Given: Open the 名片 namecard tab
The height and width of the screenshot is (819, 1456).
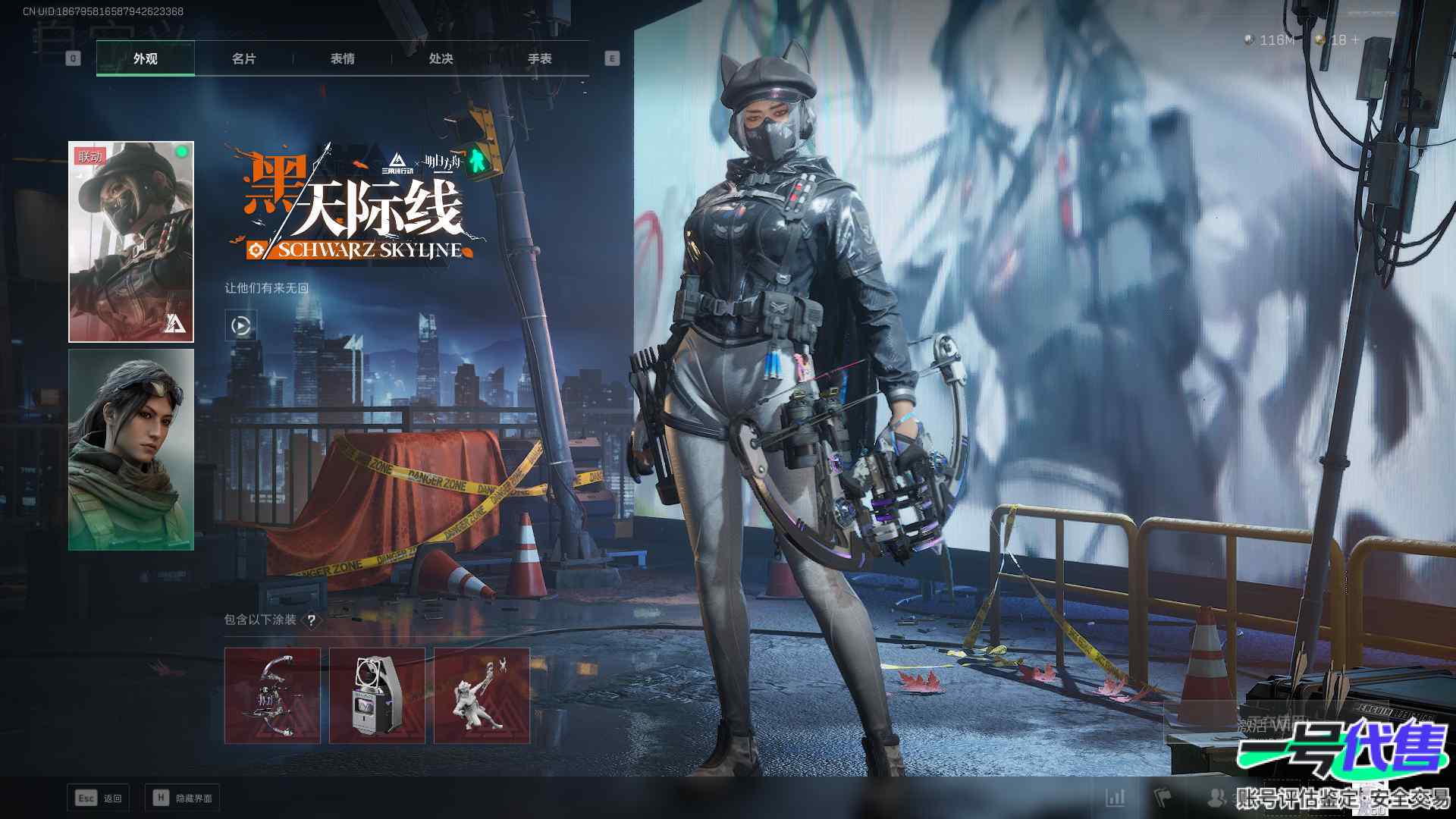Looking at the screenshot, I should 243,58.
